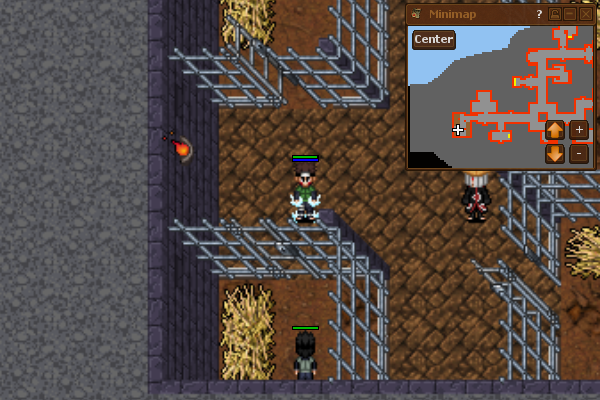The width and height of the screenshot is (600, 400).
Task: Open Minimap help with the question mark
Action: (539, 14)
